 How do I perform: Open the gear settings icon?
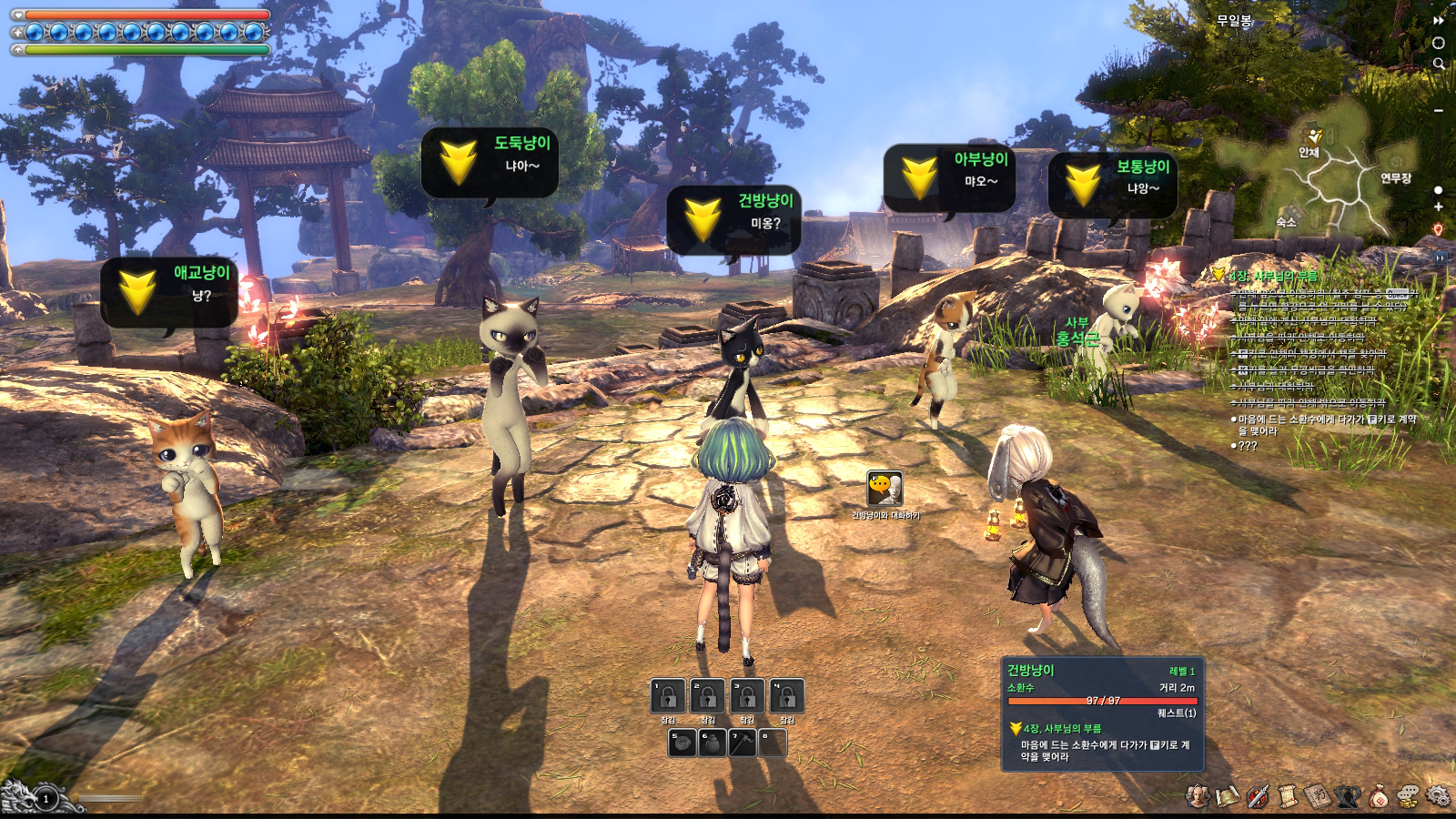click(x=1439, y=796)
